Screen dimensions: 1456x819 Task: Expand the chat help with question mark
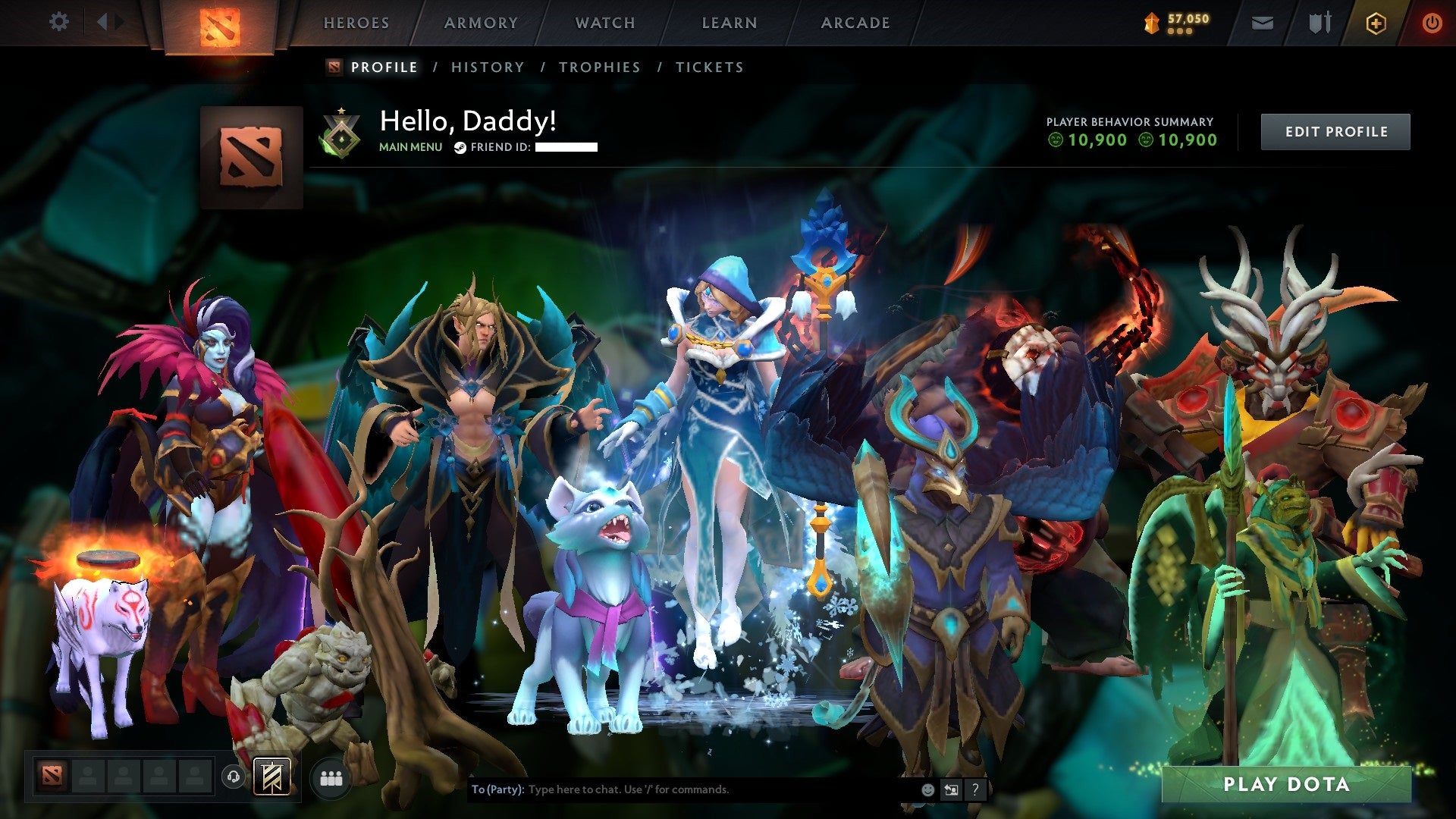click(x=974, y=789)
